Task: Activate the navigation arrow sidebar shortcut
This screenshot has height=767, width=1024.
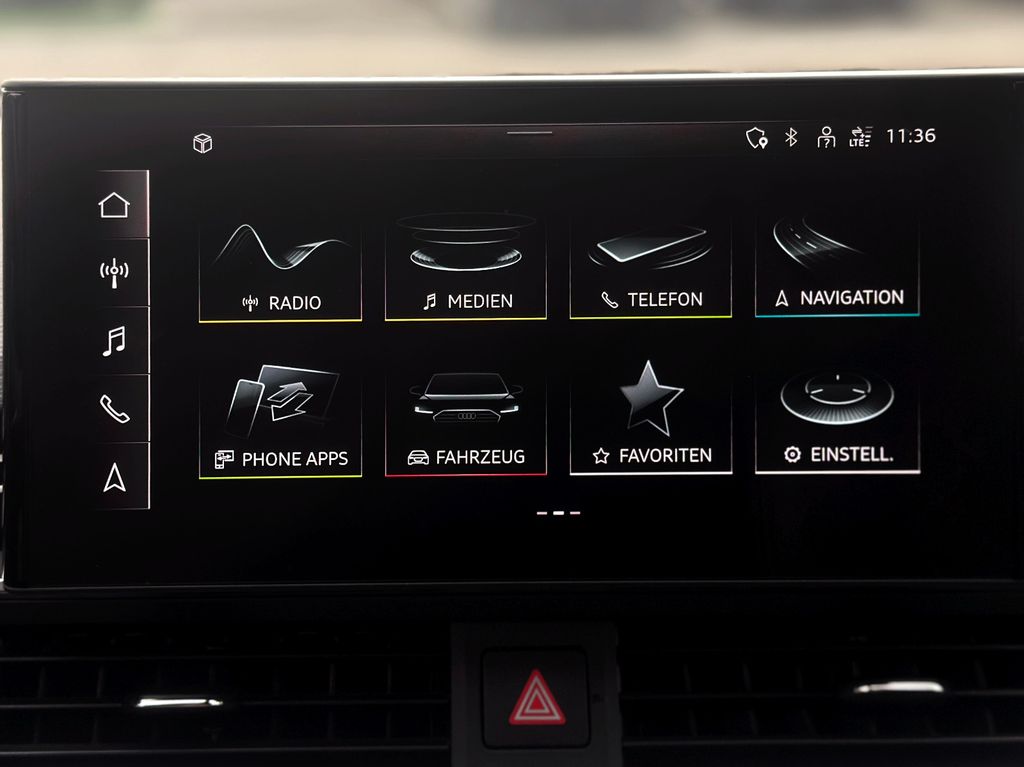Action: (x=114, y=478)
